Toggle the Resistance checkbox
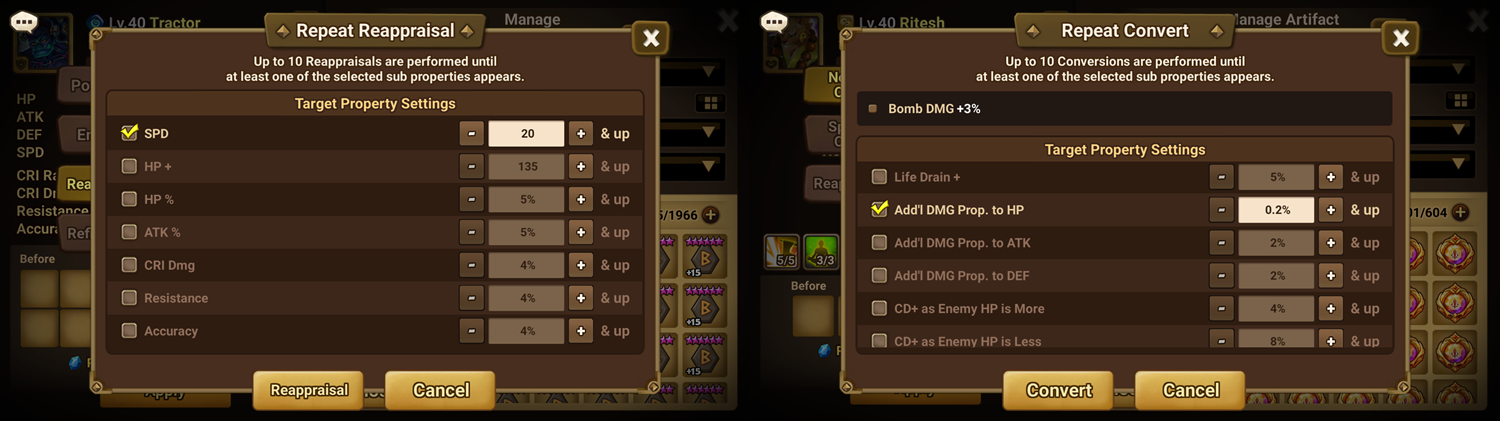 coord(129,298)
